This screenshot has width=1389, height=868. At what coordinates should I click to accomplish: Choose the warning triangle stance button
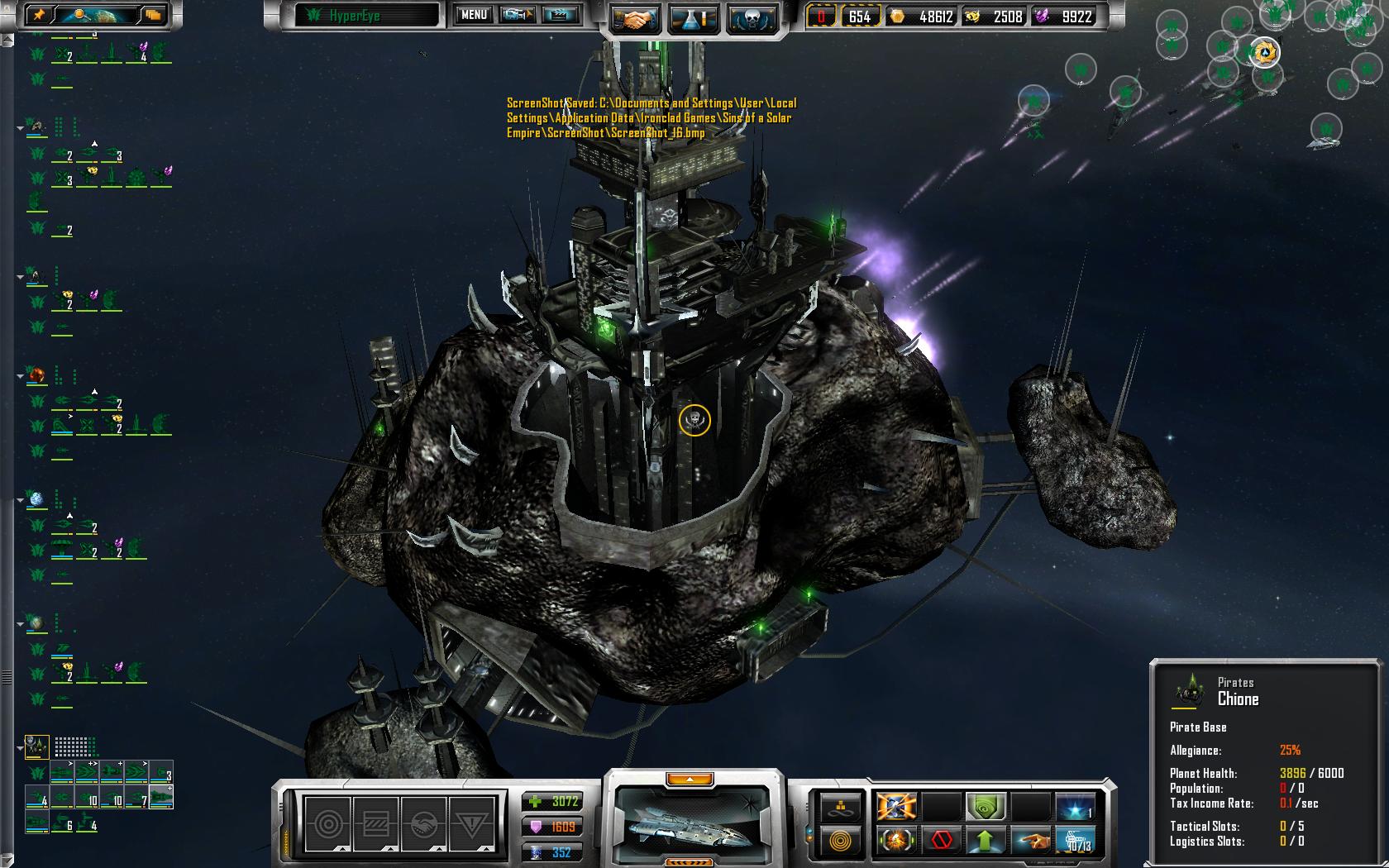[470, 823]
